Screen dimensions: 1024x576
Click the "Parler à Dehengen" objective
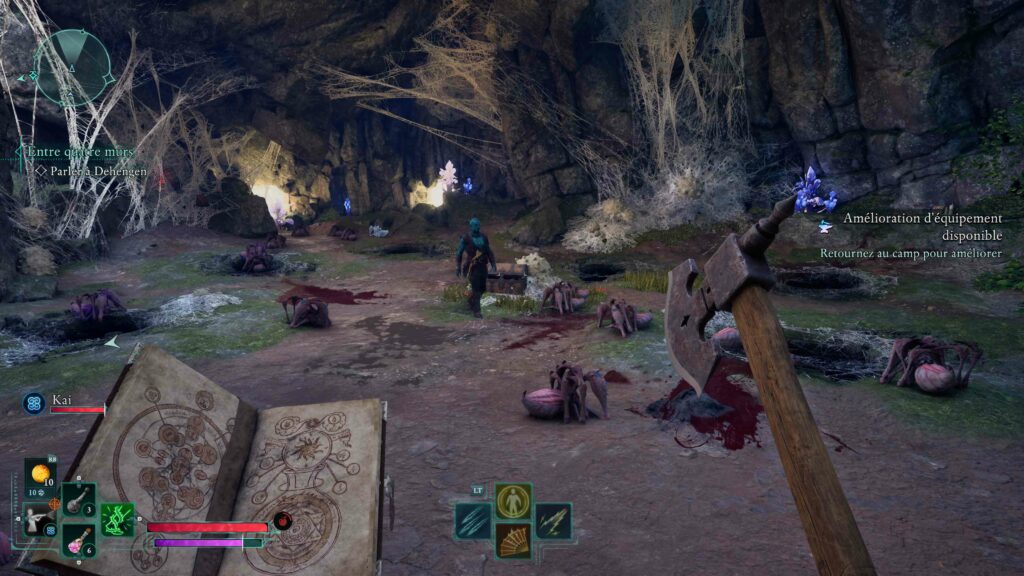tap(99, 172)
